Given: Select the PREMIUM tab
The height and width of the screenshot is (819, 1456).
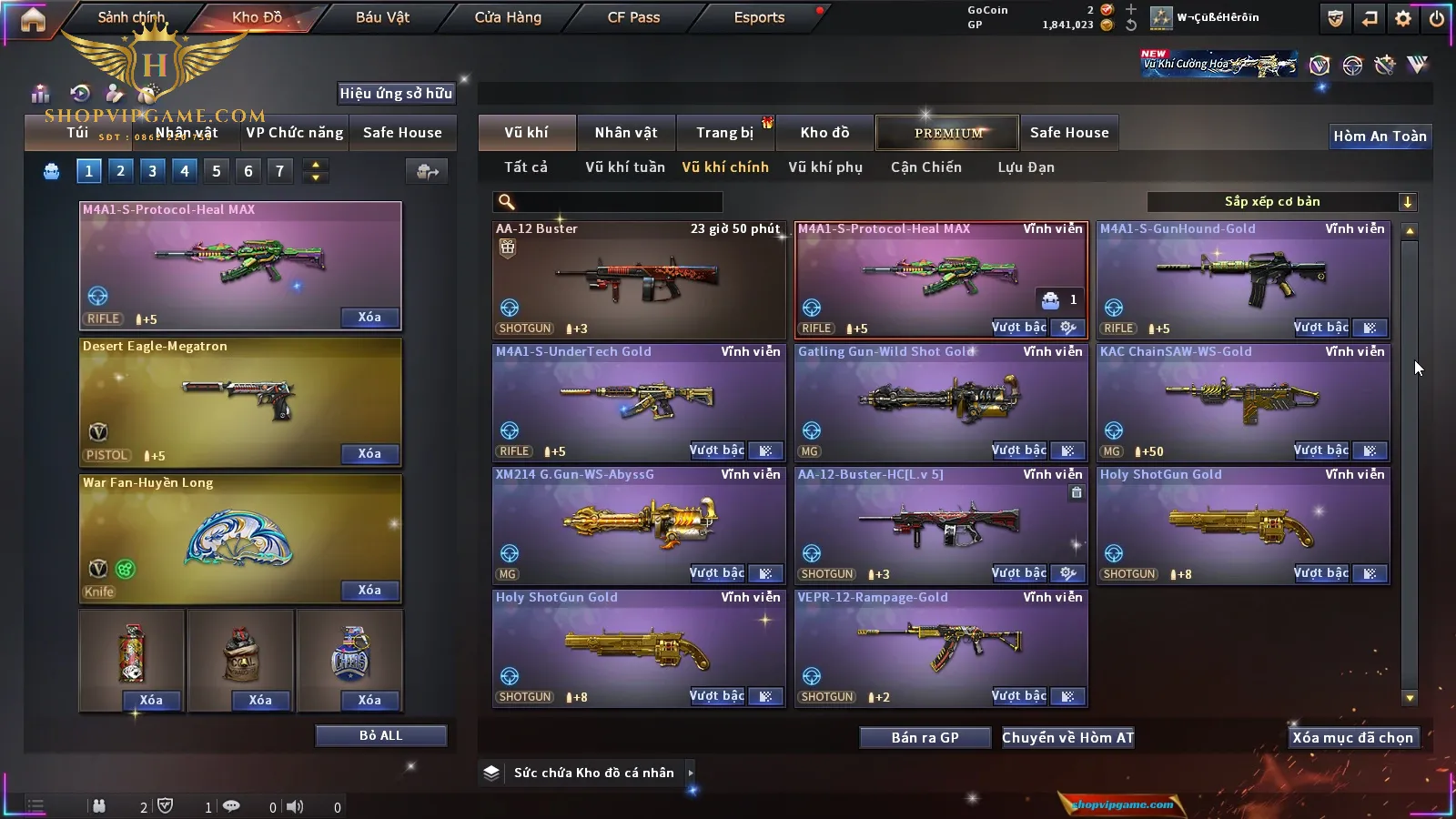Looking at the screenshot, I should coord(948,133).
